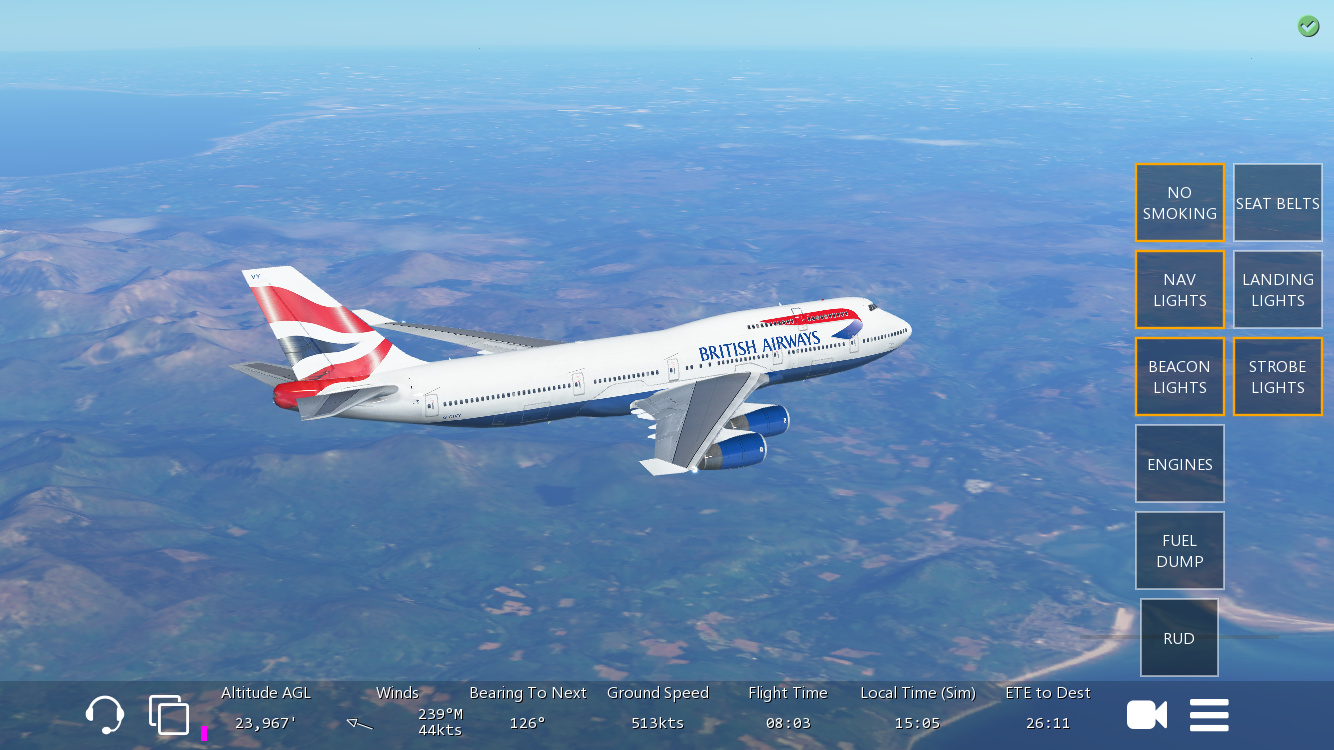Open the hamburger main menu
The height and width of the screenshot is (750, 1334).
pos(1209,715)
